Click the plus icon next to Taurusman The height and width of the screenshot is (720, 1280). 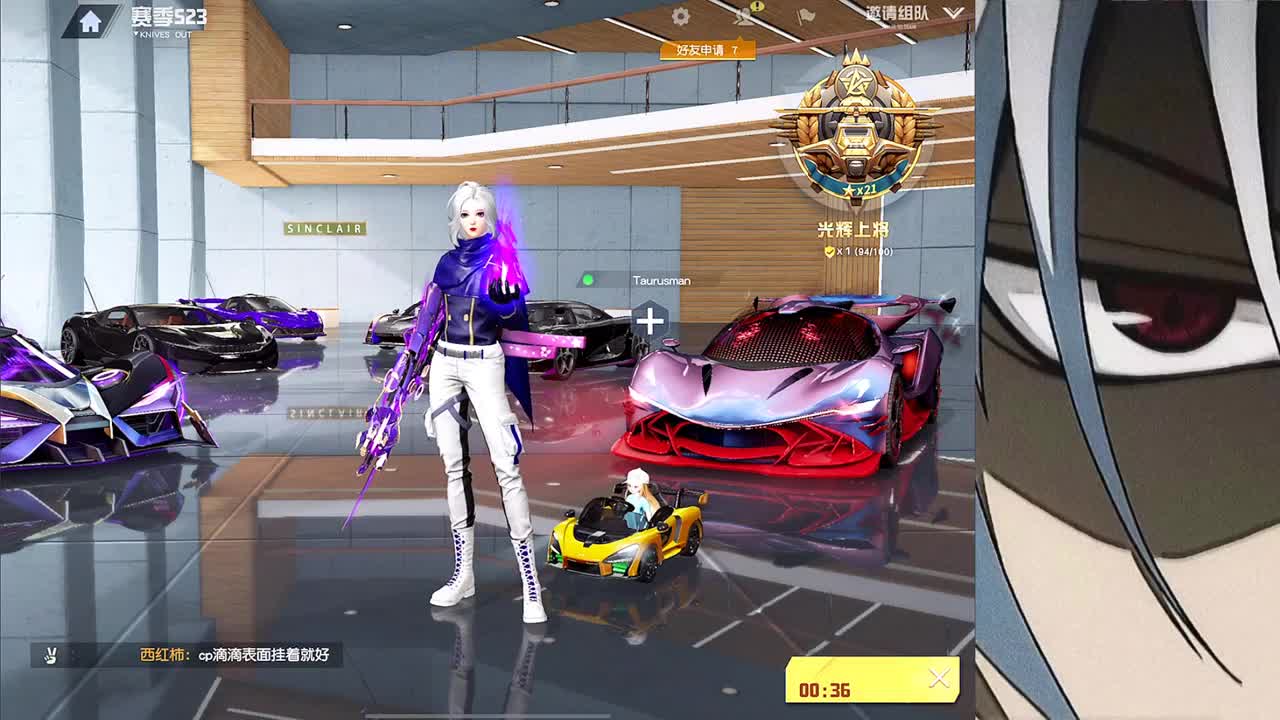point(649,319)
